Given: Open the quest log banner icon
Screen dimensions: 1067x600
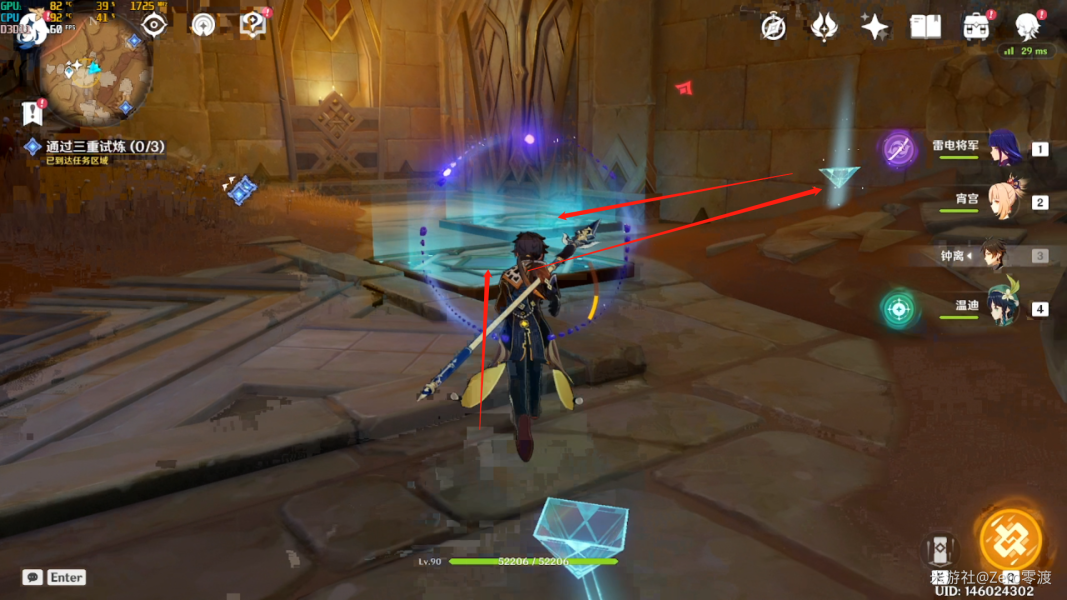Looking at the screenshot, I should (33, 112).
